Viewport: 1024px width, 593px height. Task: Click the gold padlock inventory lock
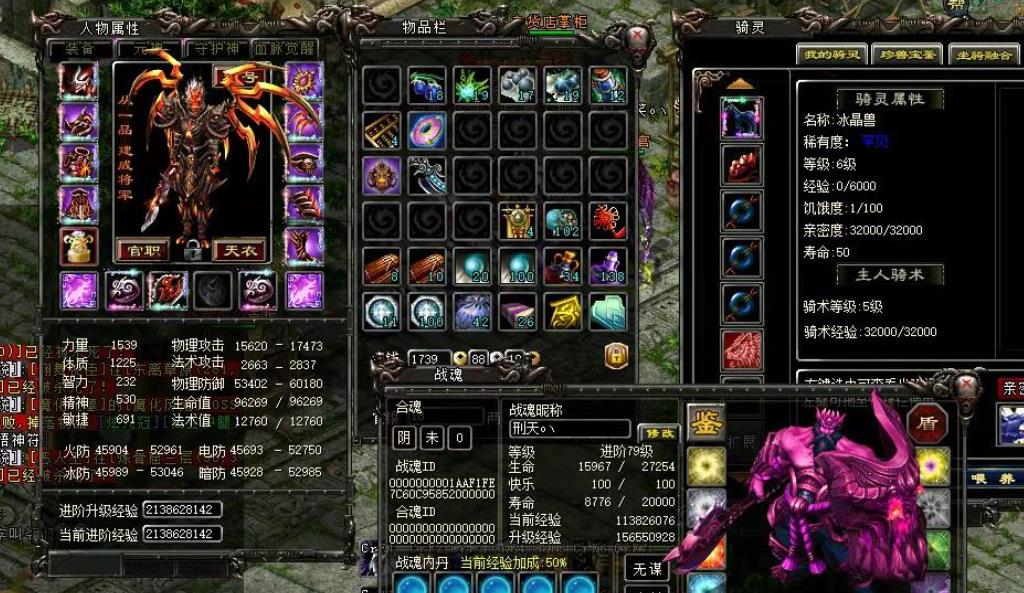(x=615, y=355)
